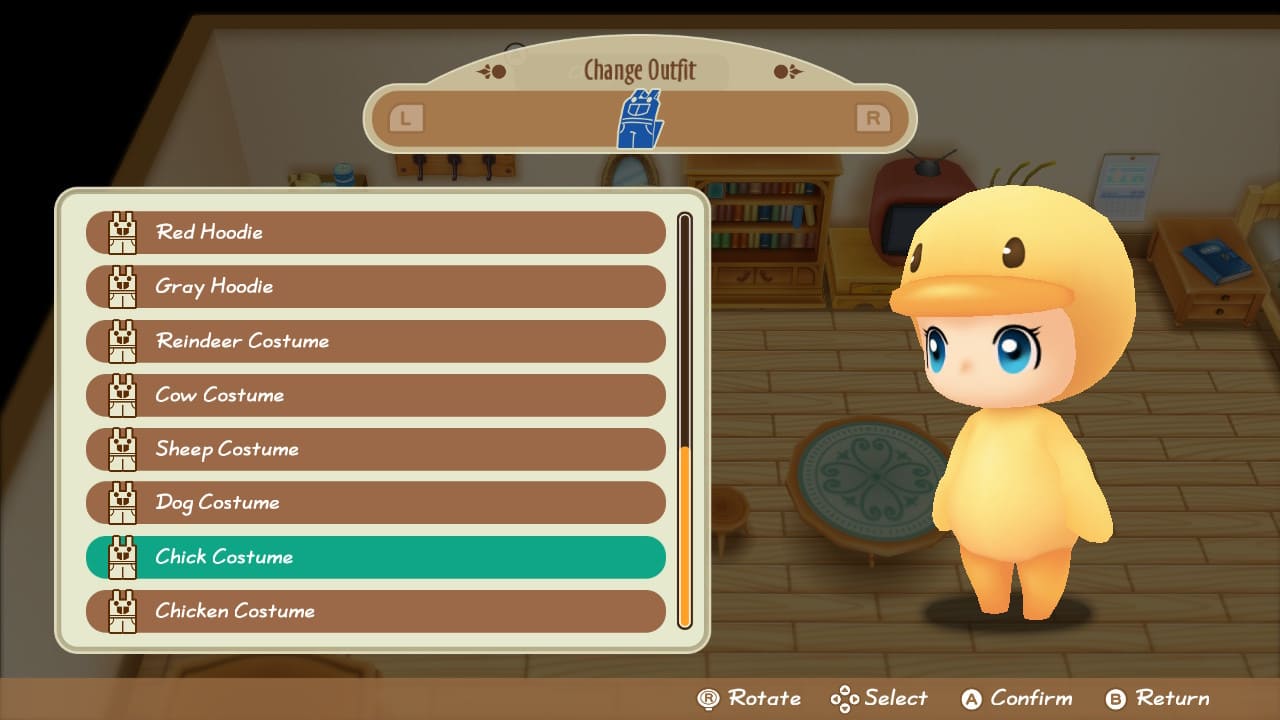Click the shirt icon beside Red Hoodie
This screenshot has width=1280, height=720.
(122, 232)
